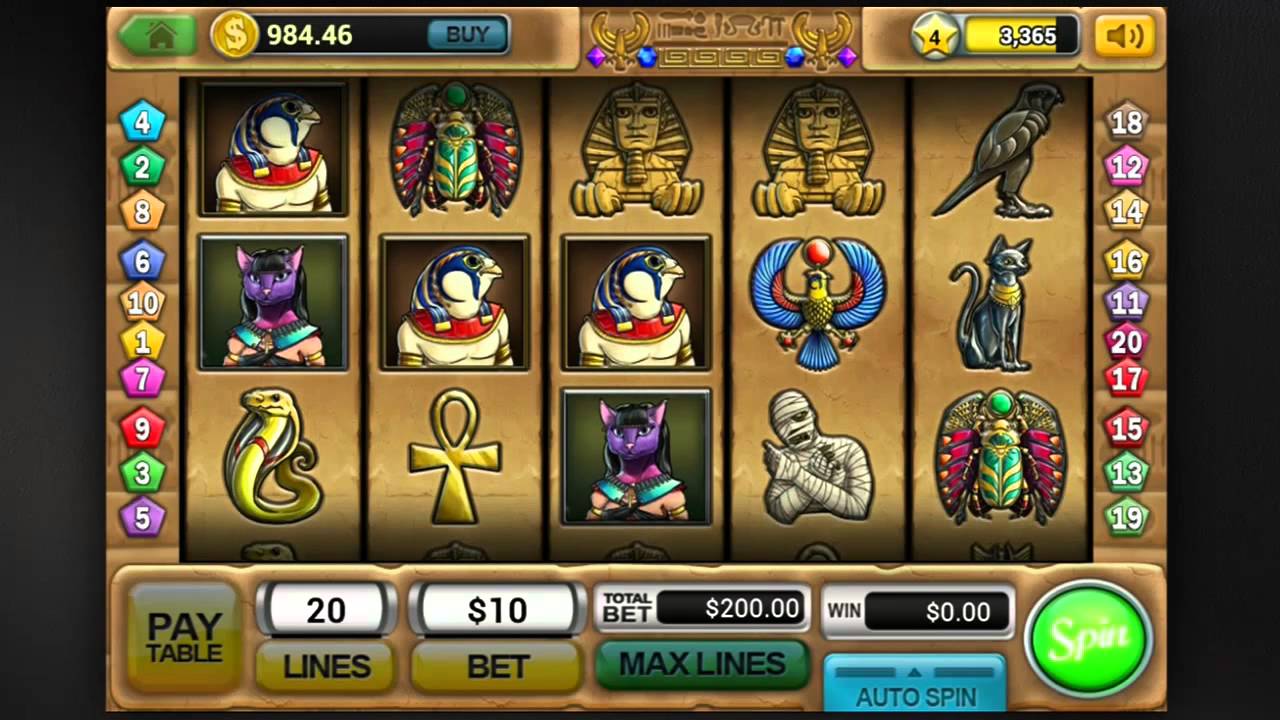This screenshot has height=720, width=1280.
Task: Select the Lines button
Action: (326, 666)
